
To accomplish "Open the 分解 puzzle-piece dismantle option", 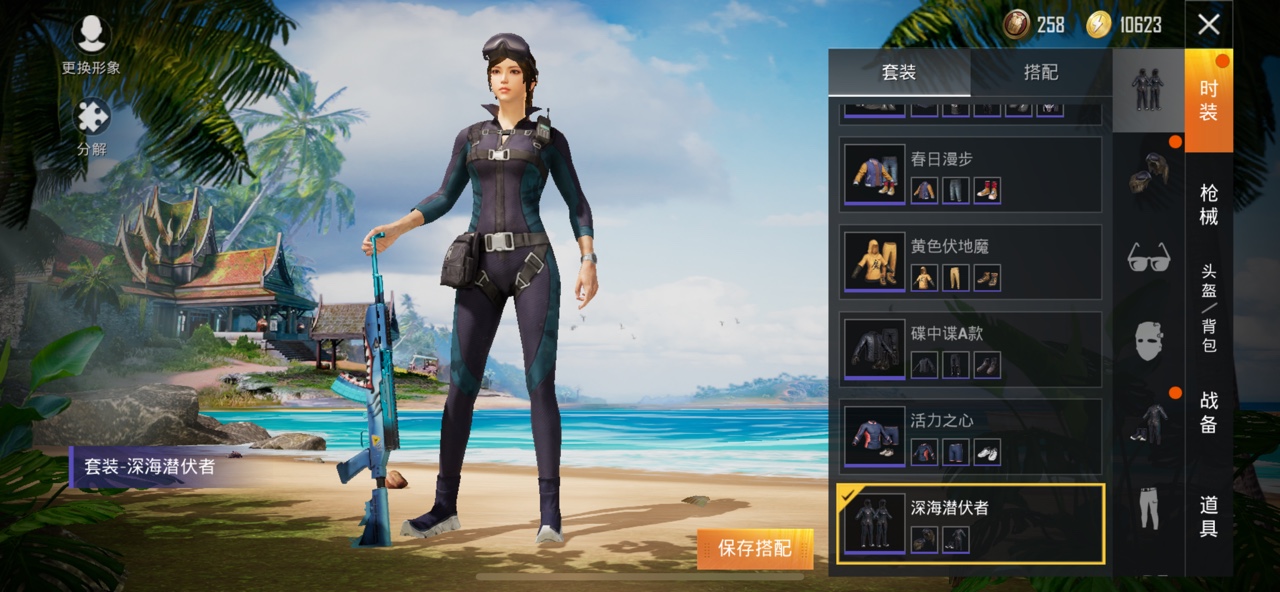I will coord(91,127).
